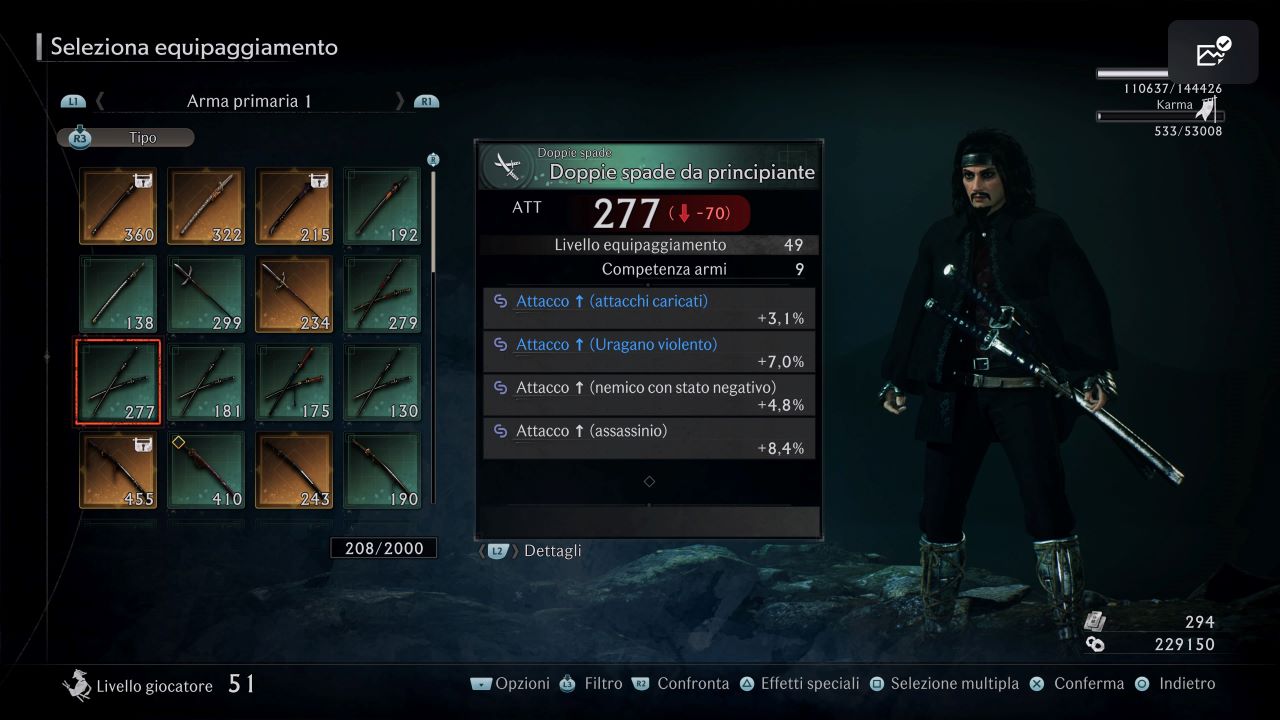Image resolution: width=1280 pixels, height=720 pixels.
Task: Toggle the Attacco (Uragano violento) bonus entry
Action: coord(648,351)
